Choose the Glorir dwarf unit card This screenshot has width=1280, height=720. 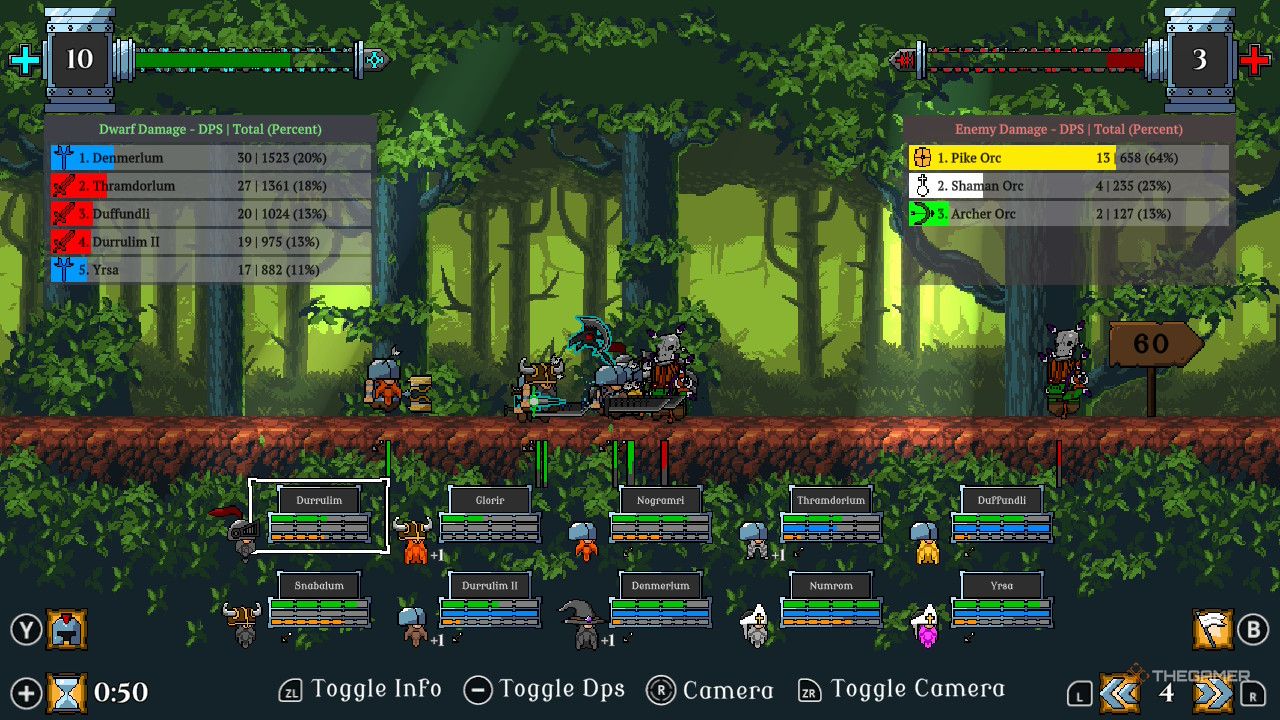click(x=490, y=515)
